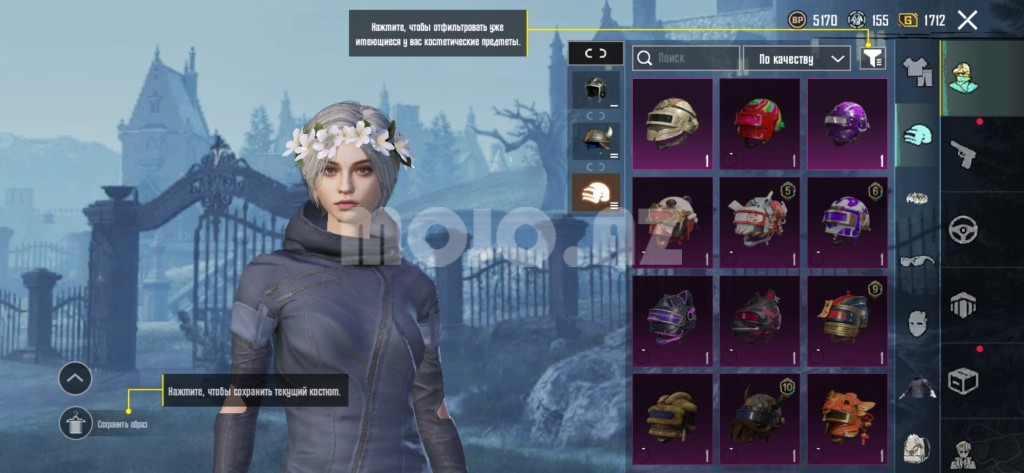Screen dimensions: 1024x473
Task: Open the sunglasses accessories category tab
Action: pos(917,261)
